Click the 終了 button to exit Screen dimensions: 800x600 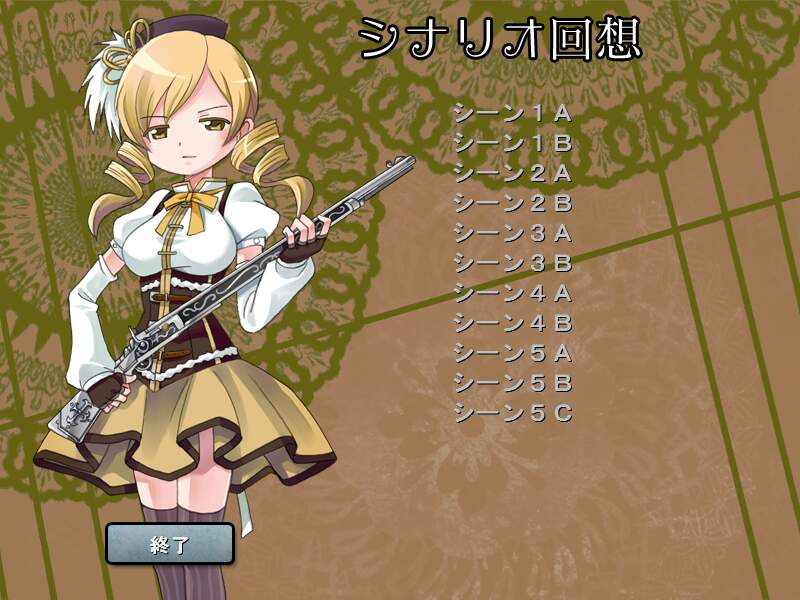[170, 544]
